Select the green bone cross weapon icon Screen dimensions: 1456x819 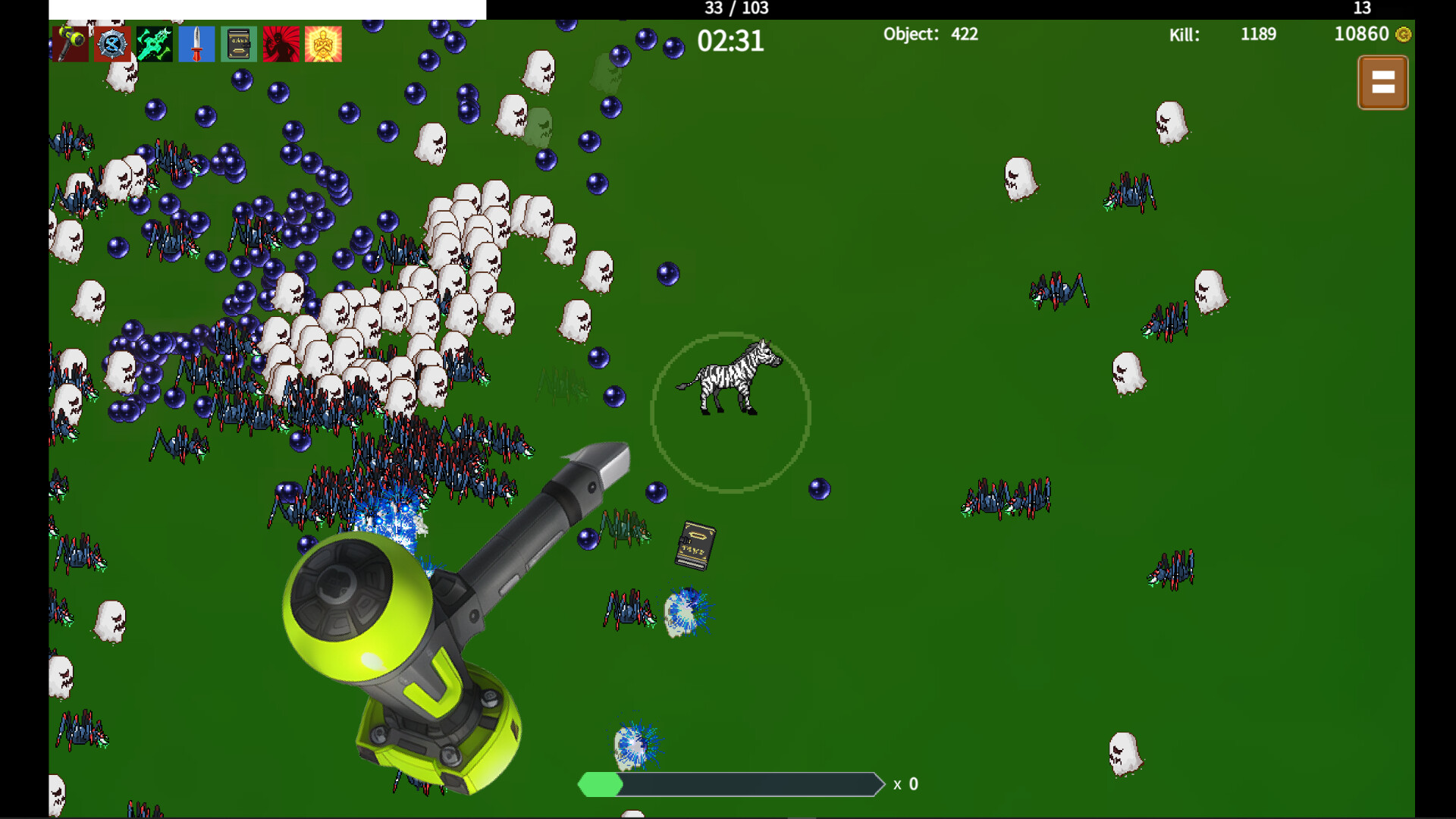[153, 43]
